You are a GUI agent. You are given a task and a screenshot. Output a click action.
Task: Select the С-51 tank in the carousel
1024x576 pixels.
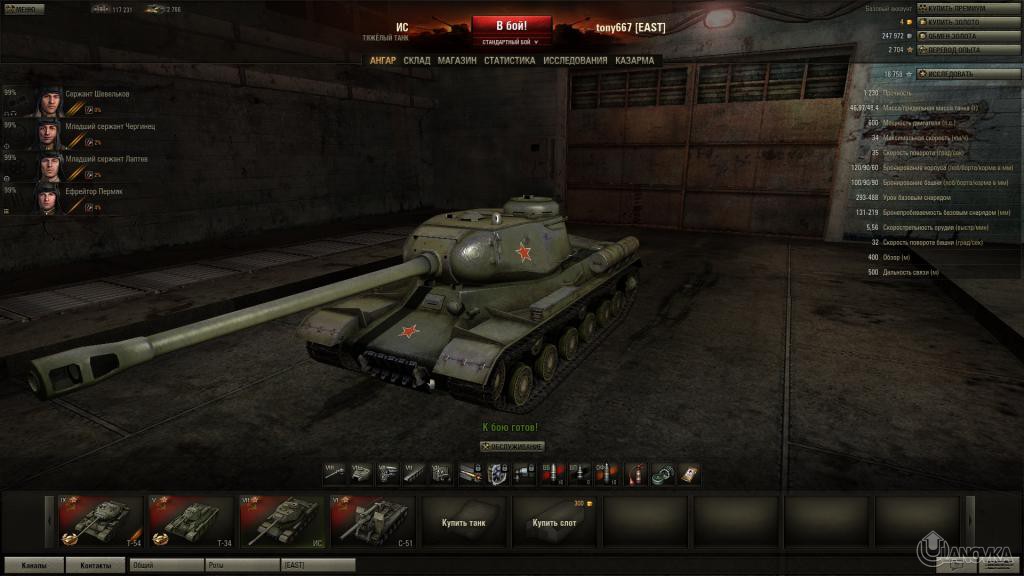point(374,522)
